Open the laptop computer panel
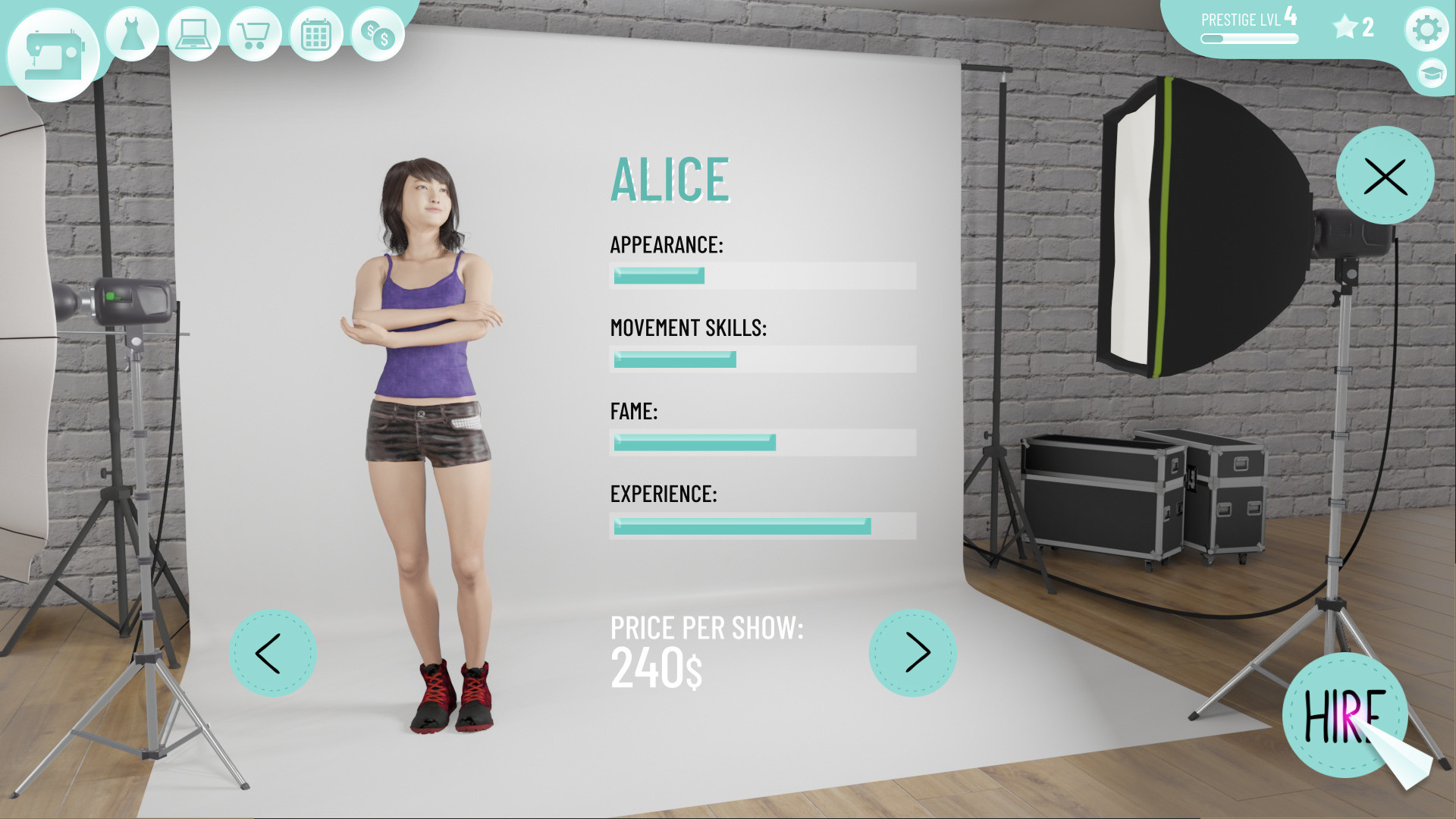 point(193,33)
